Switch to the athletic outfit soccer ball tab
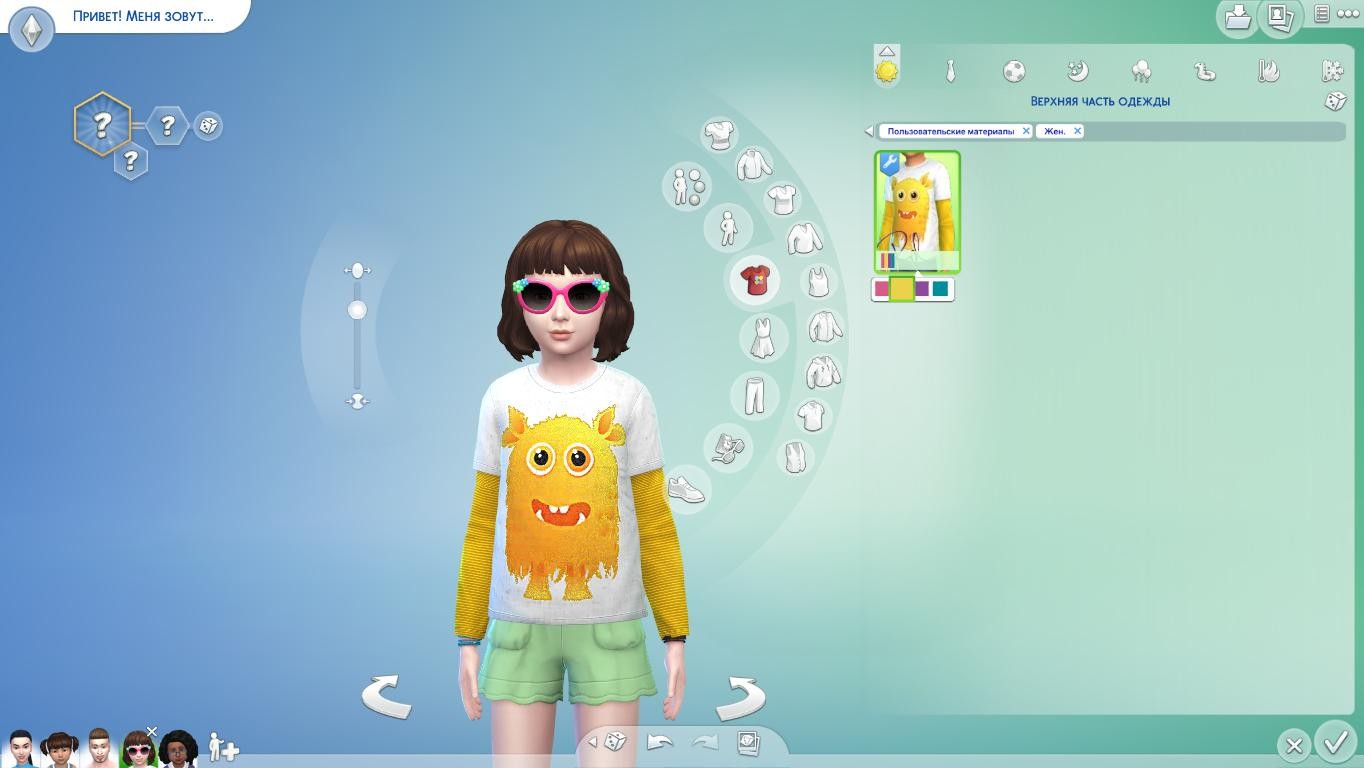The height and width of the screenshot is (768, 1364). click(1014, 71)
